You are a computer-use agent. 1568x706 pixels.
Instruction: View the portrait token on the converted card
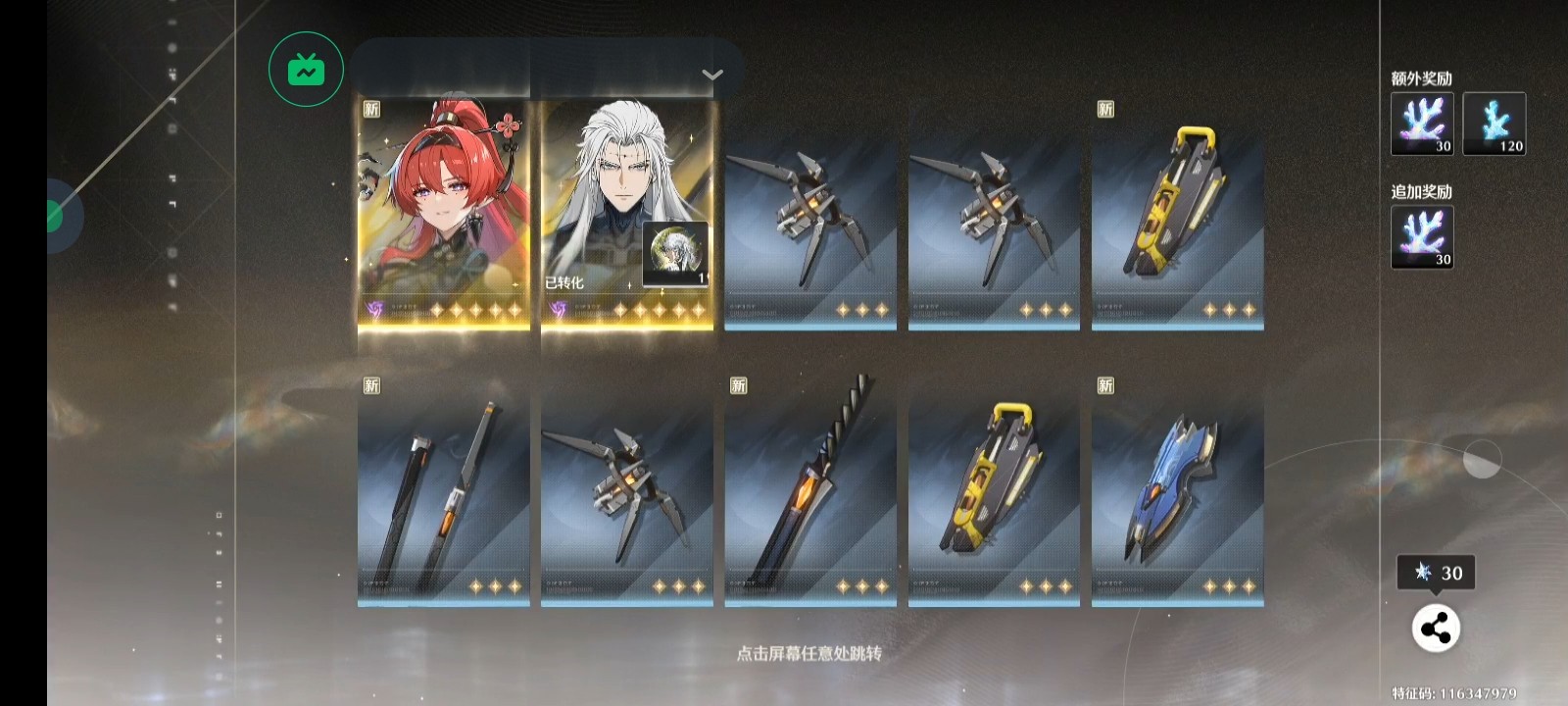(675, 254)
